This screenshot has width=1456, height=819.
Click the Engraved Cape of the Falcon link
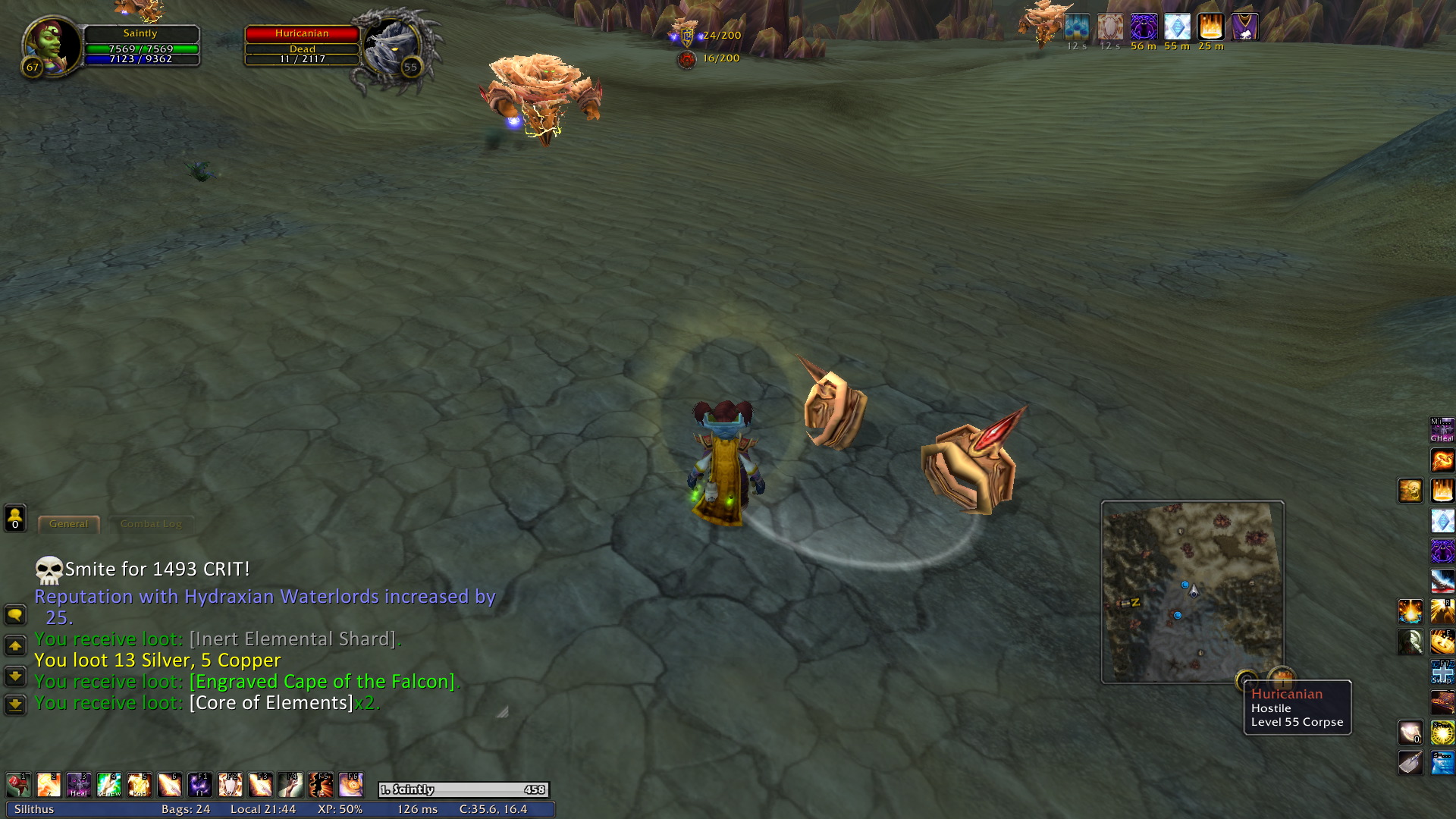[322, 682]
